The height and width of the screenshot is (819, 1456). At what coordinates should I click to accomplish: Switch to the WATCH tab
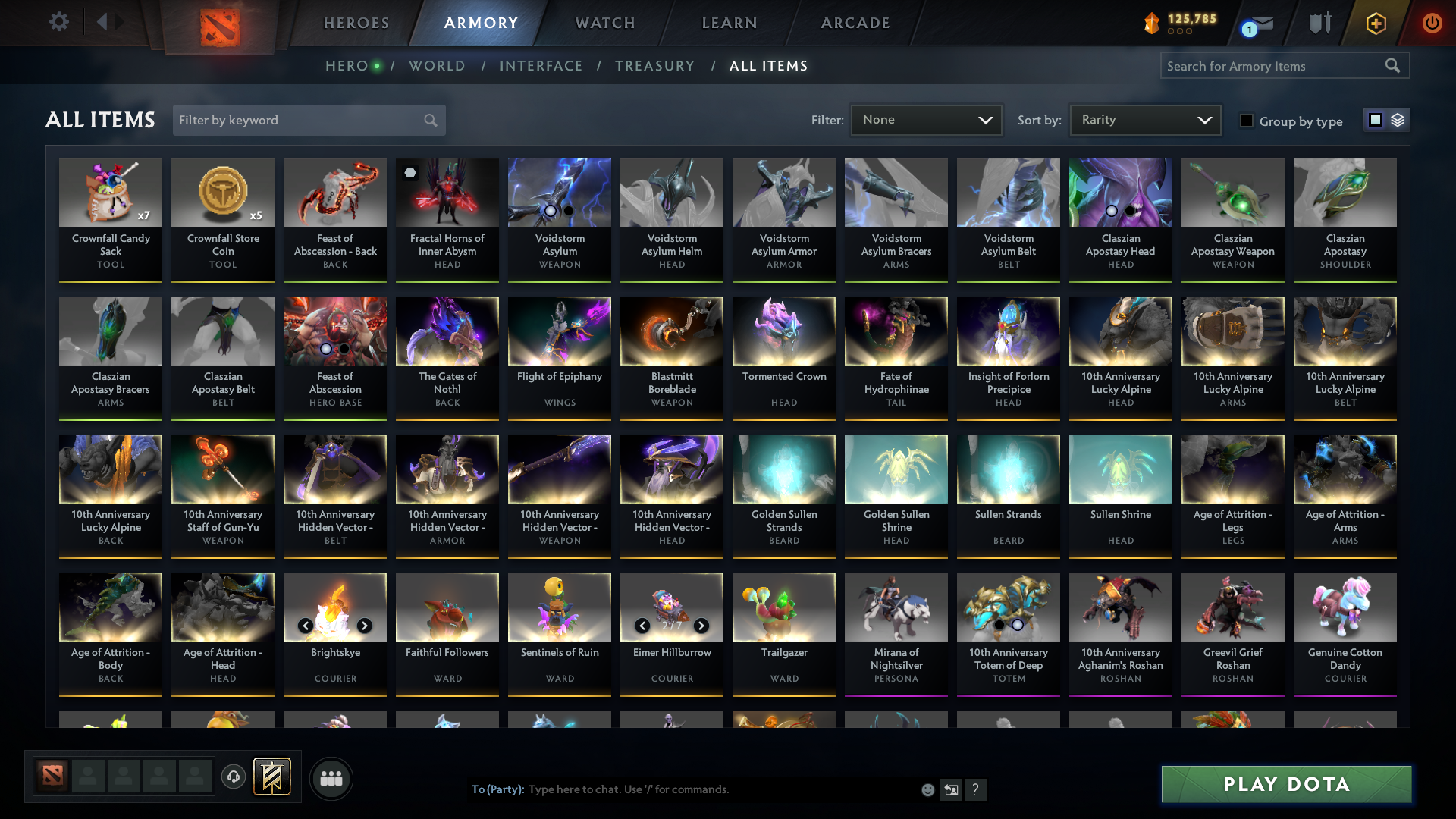(x=604, y=23)
